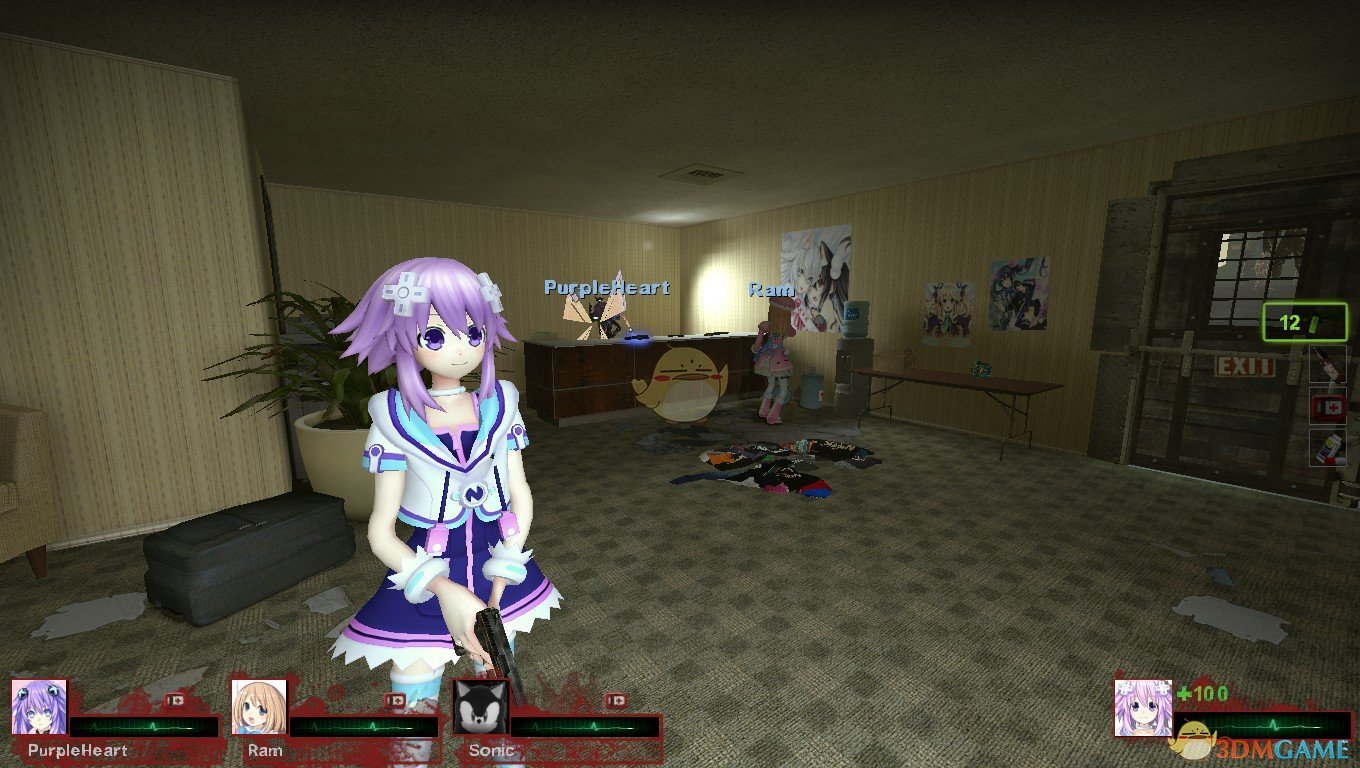Click the floating PurpleHeart nametag
1360x768 pixels.
(605, 287)
